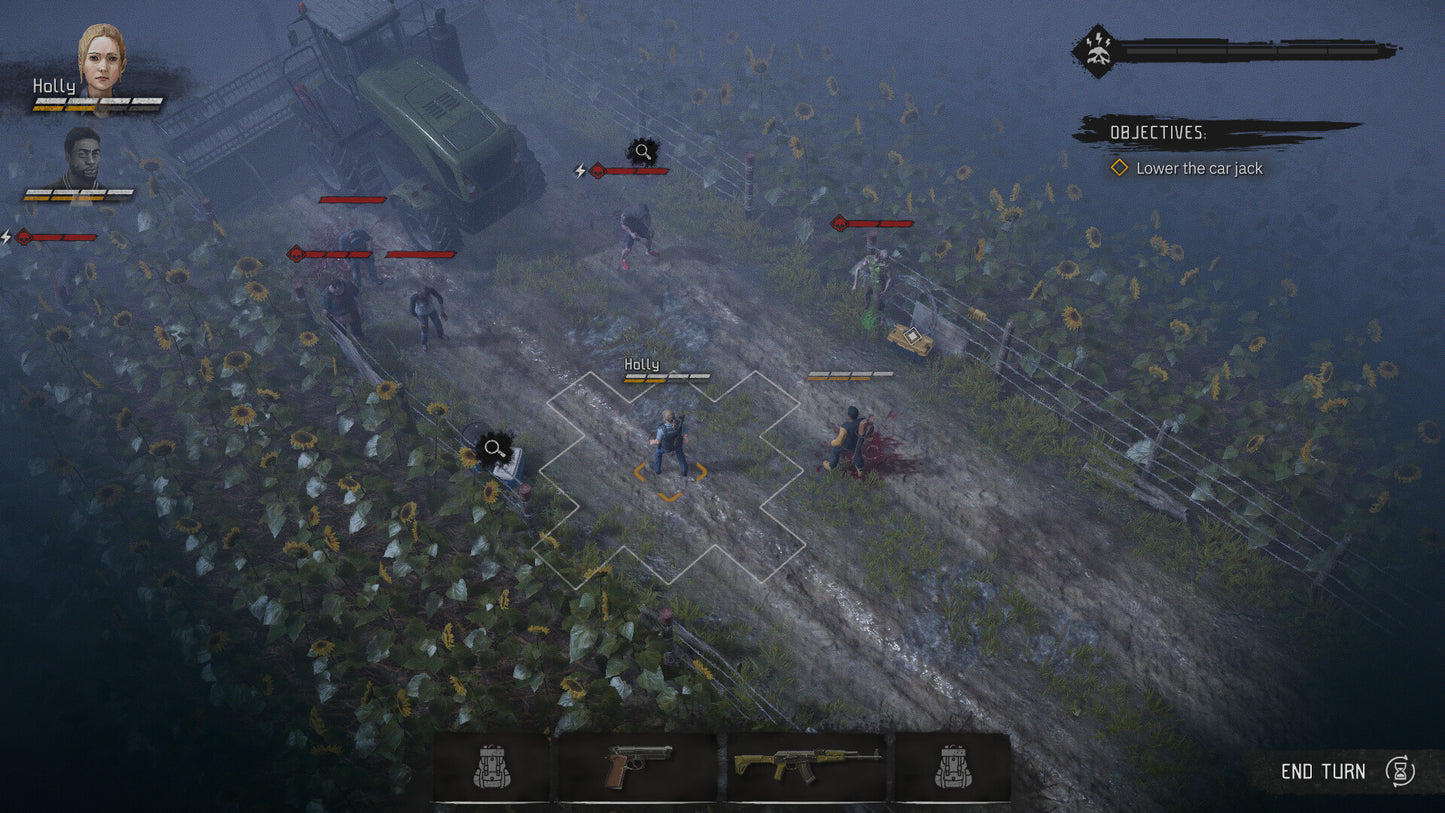Viewport: 1445px width, 813px height.
Task: Select the "Lower the car jack" objective
Action: 1198,168
